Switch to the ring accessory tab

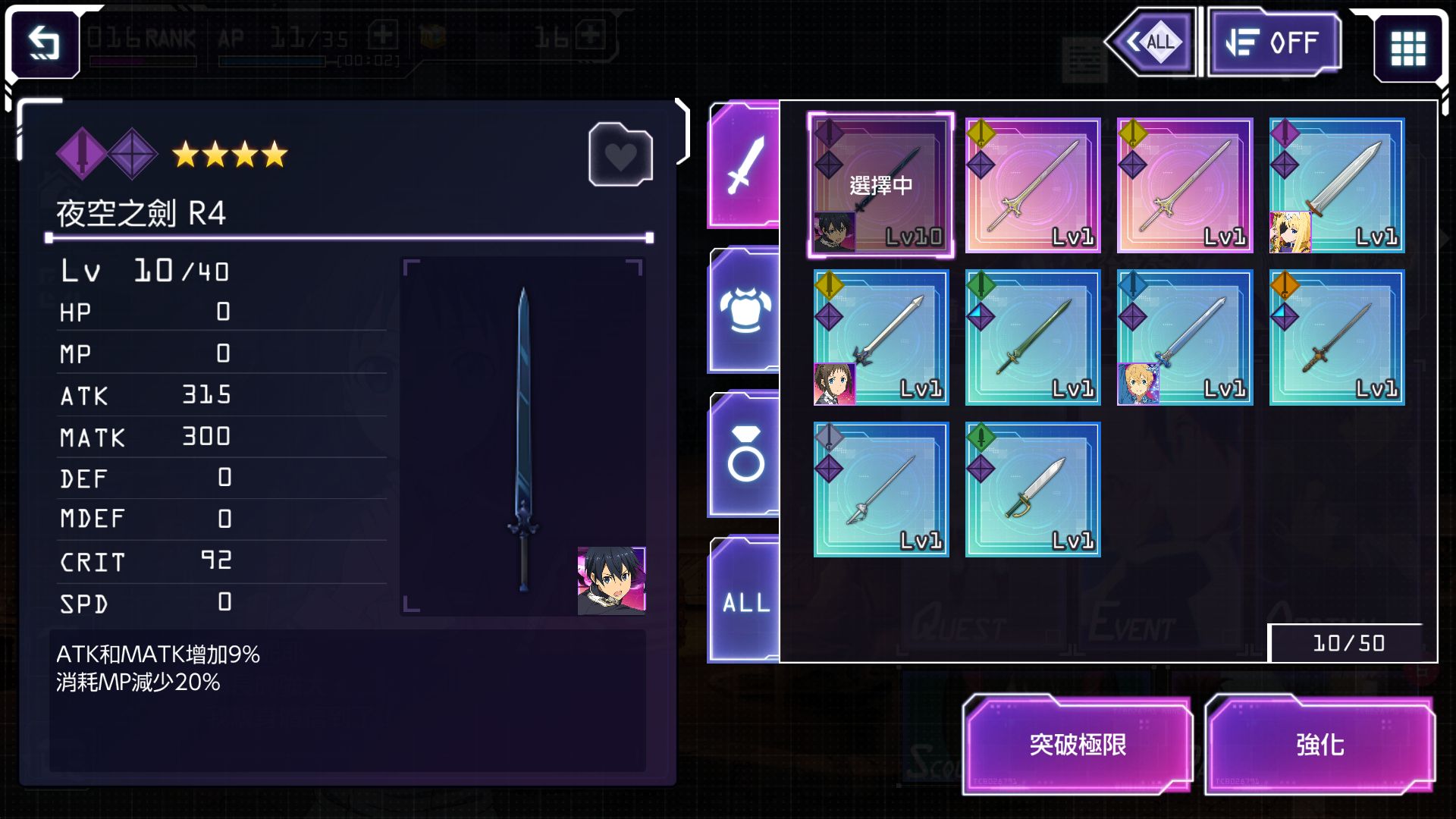tap(745, 455)
